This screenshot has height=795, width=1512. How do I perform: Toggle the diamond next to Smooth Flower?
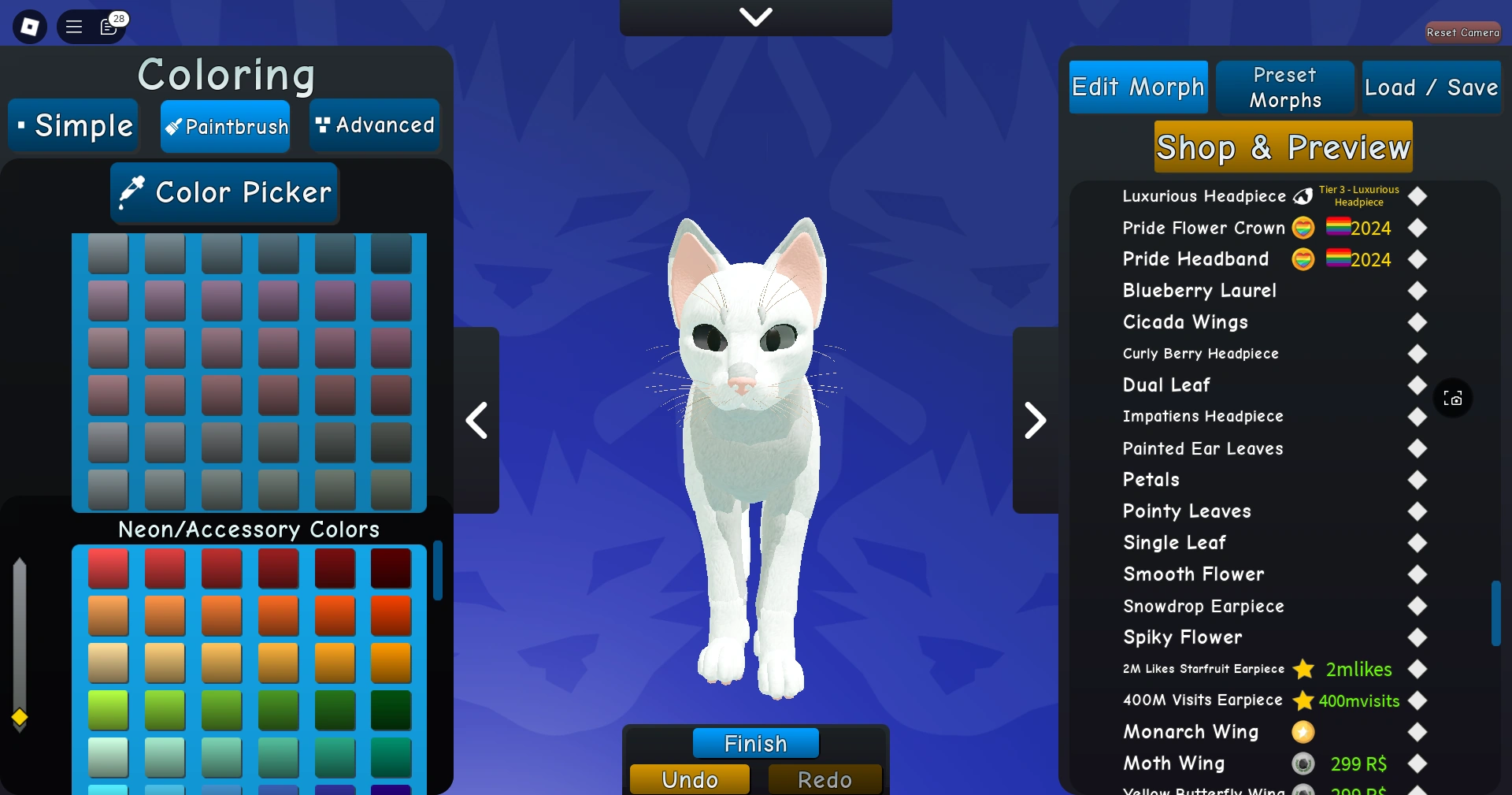coord(1417,575)
